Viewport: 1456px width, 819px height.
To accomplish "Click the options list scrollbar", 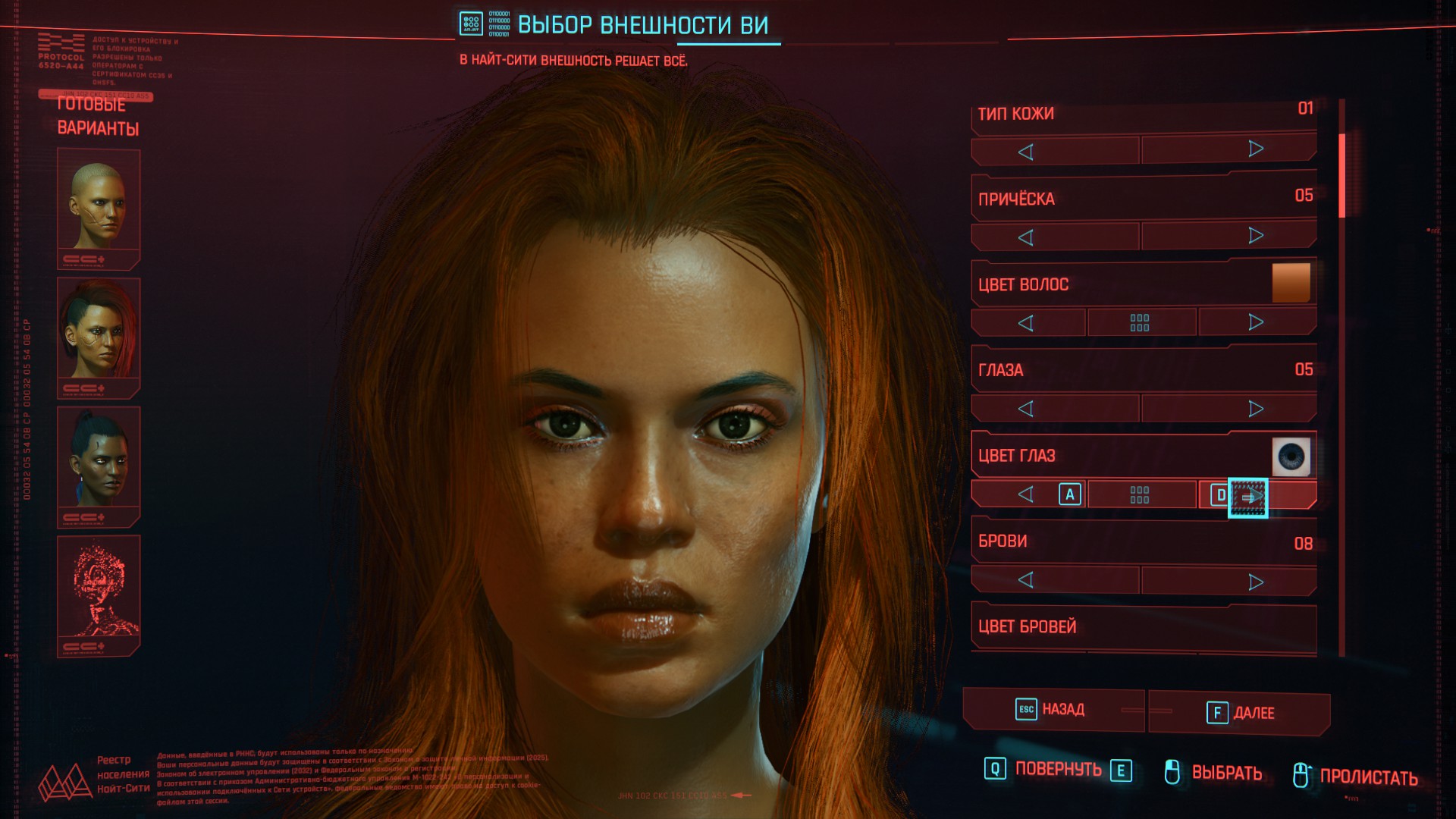I will coord(1341,174).
